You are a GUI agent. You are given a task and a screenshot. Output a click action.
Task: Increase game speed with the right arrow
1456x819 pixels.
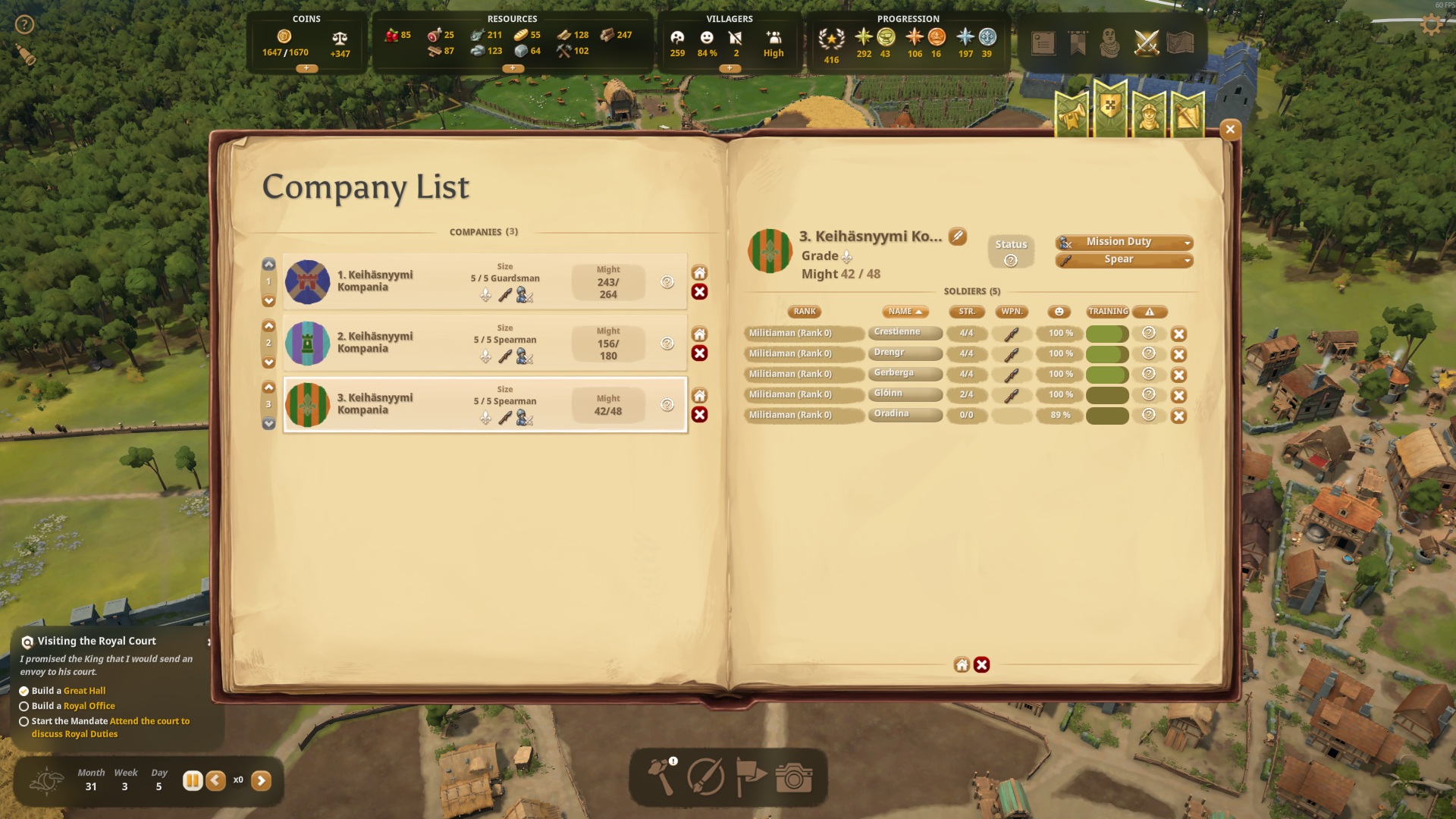click(x=261, y=780)
